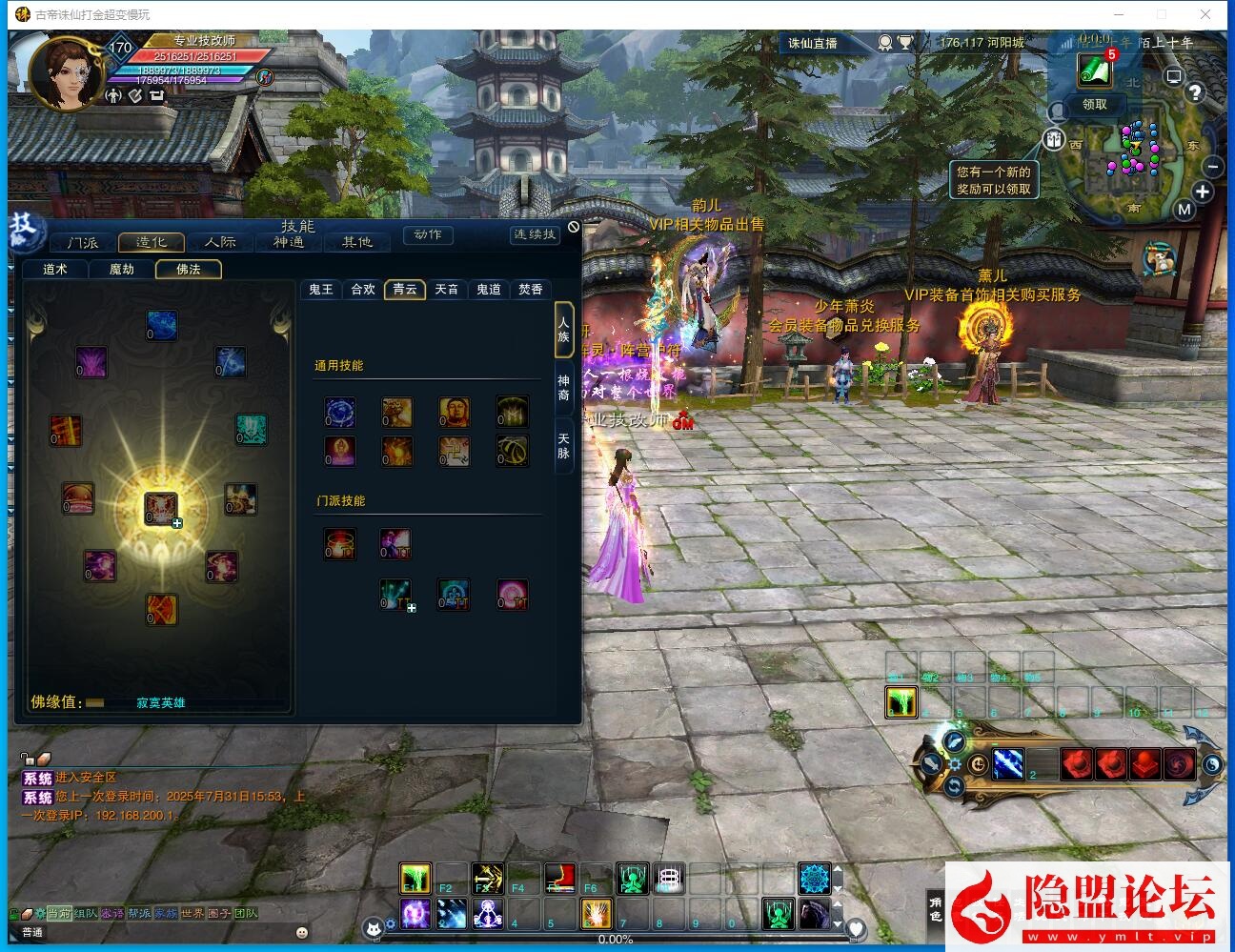Select the 天音 faction tab
Image resolution: width=1235 pixels, height=952 pixels.
[447, 290]
